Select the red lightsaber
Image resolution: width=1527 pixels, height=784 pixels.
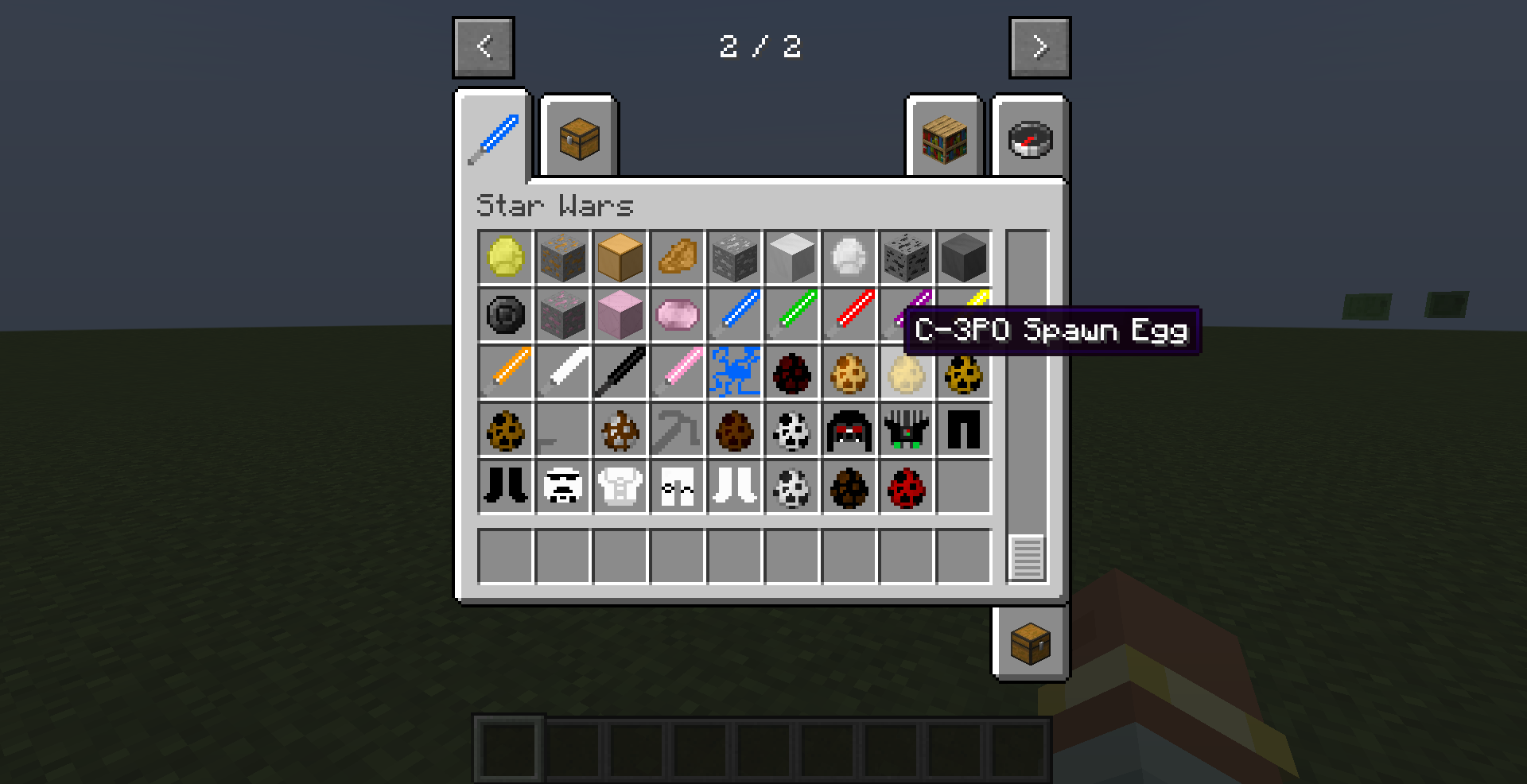click(849, 314)
